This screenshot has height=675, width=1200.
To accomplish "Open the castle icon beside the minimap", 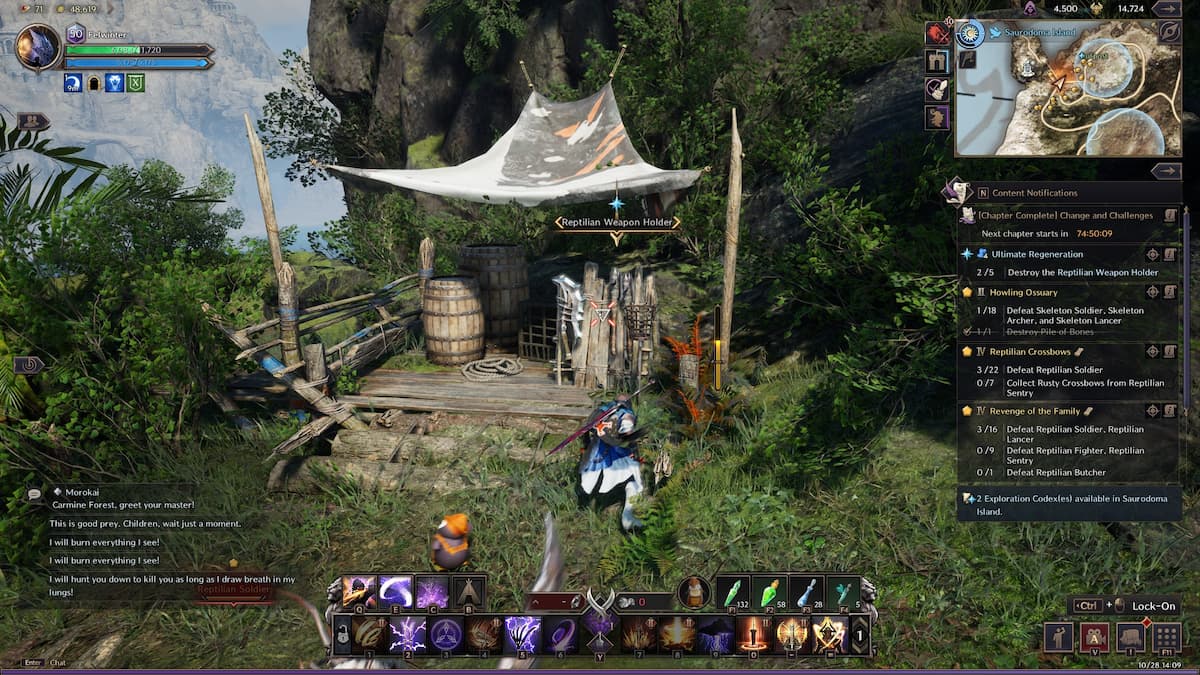I will pos(937,62).
